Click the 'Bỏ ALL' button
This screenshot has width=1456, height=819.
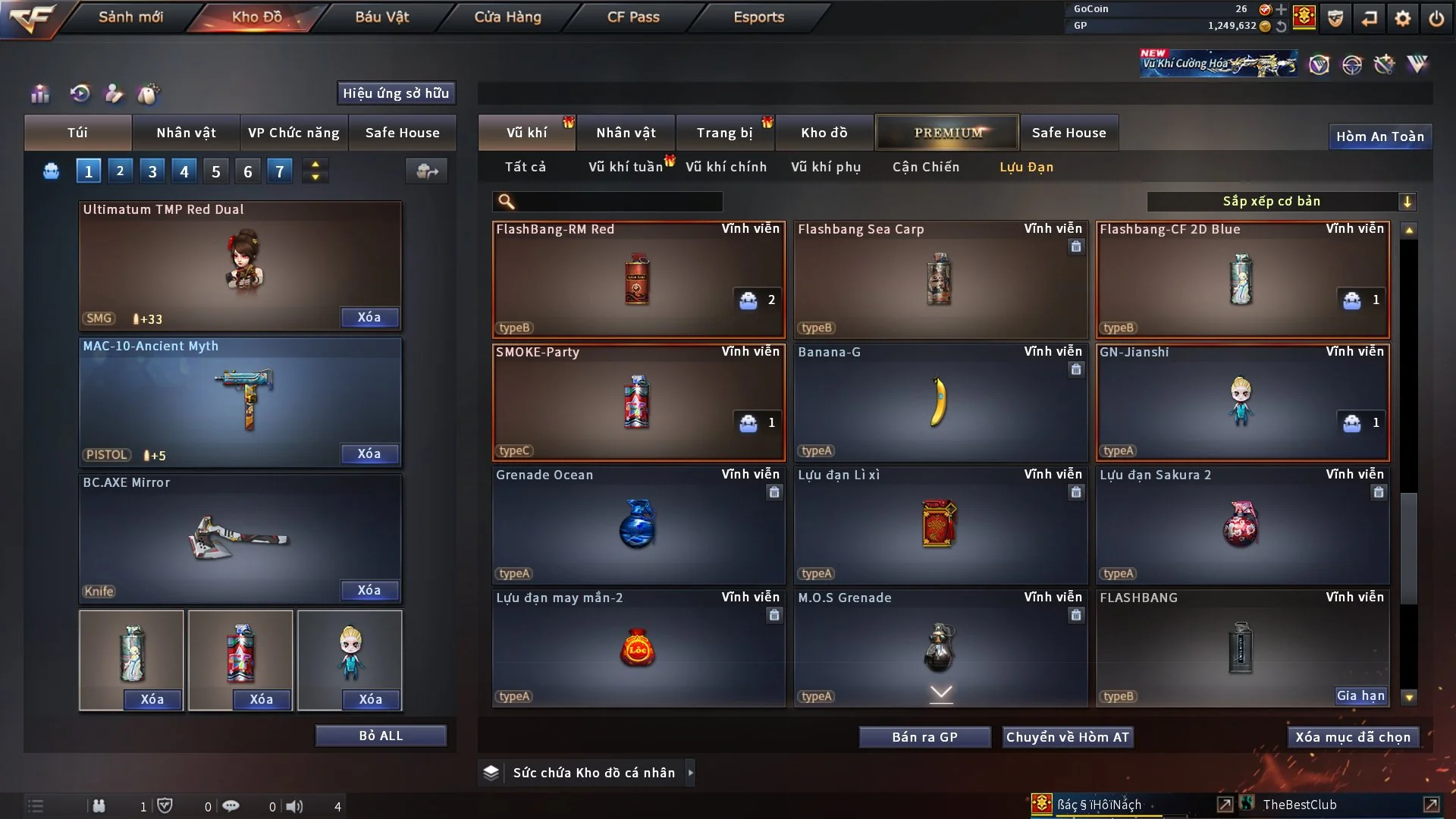(381, 735)
